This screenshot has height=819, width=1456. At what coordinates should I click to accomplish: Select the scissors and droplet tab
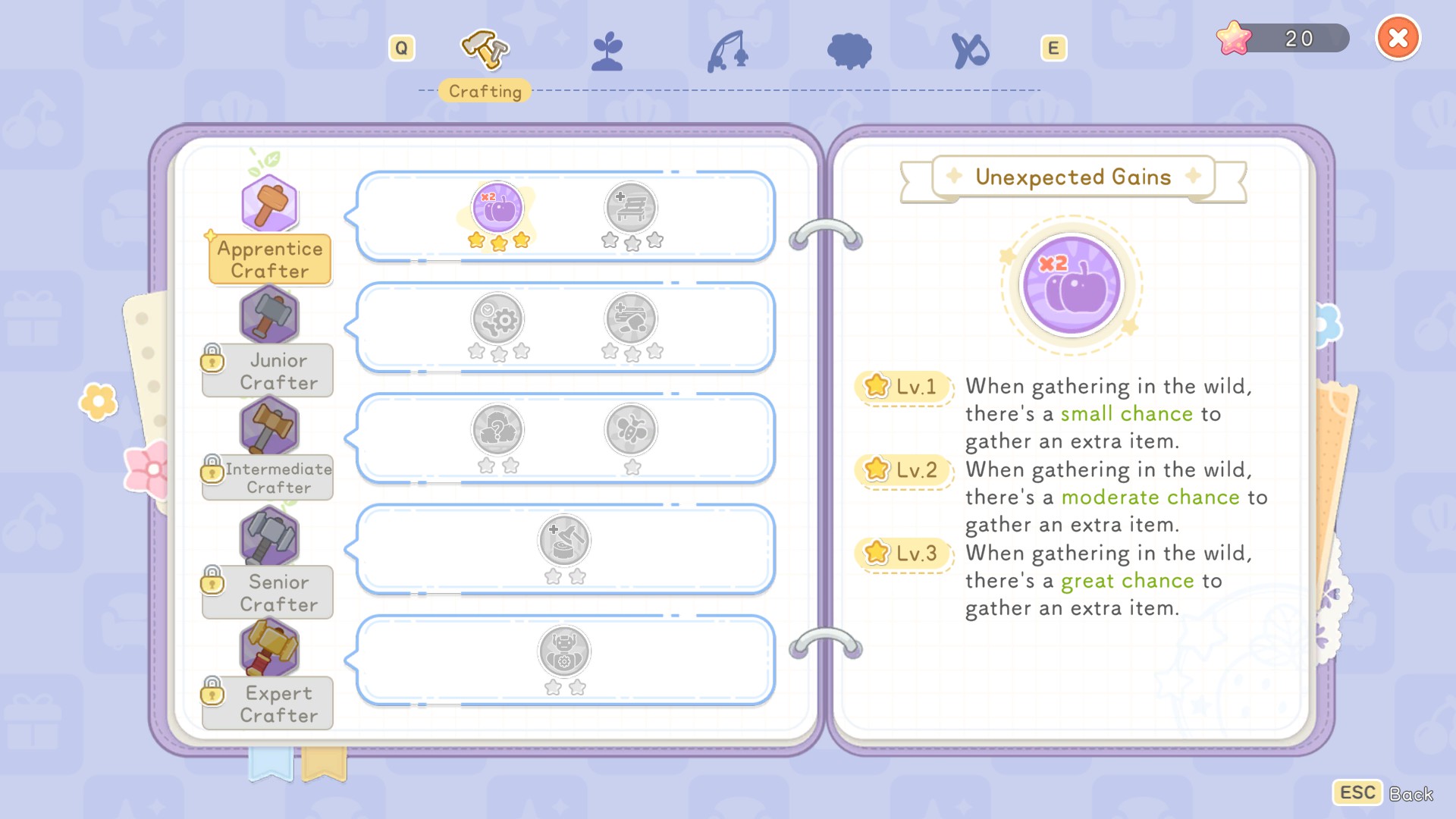pyautogui.click(x=970, y=52)
